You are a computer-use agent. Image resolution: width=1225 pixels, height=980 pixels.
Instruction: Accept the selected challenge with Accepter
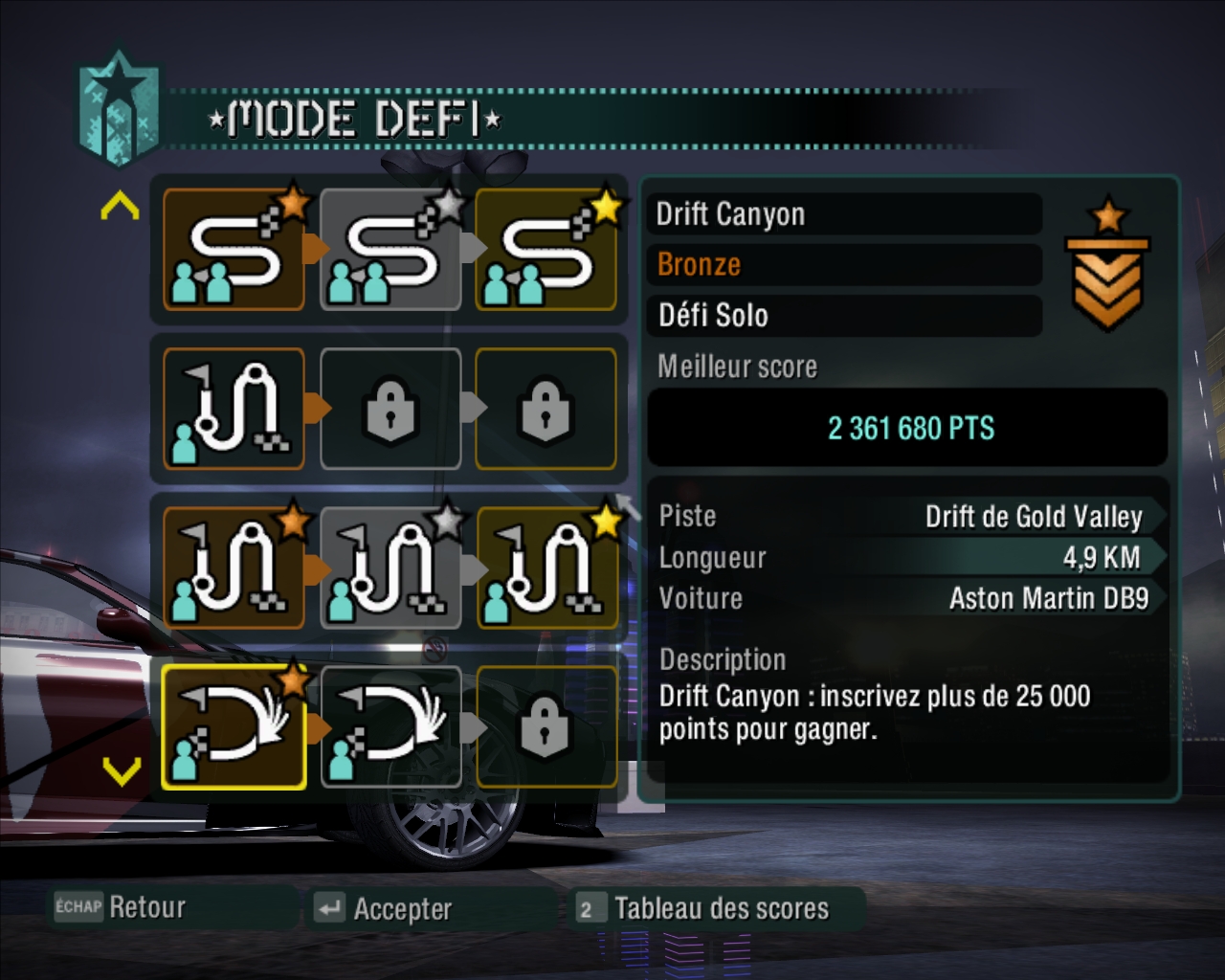pos(383,909)
